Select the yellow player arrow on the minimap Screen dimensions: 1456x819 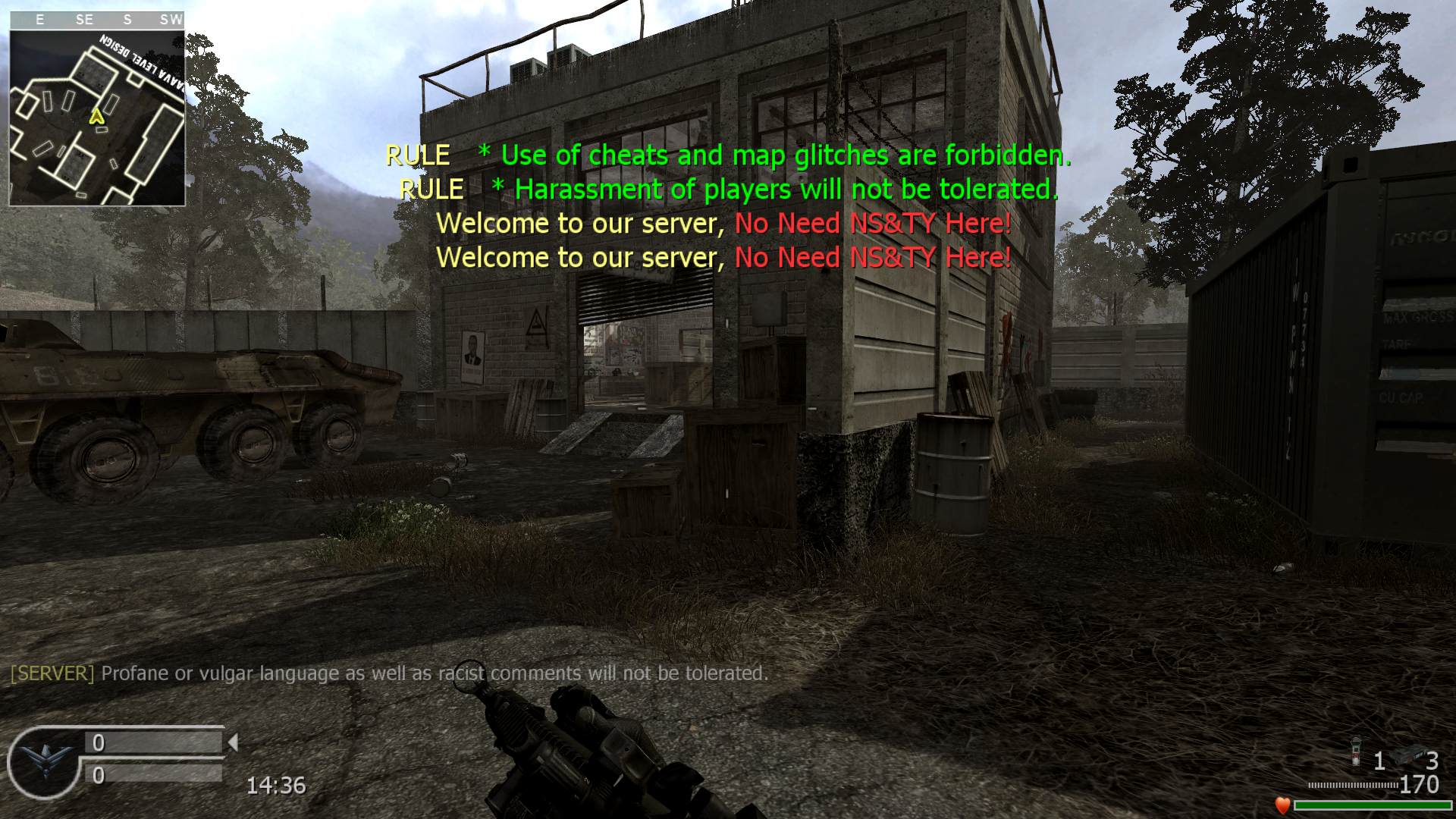96,117
